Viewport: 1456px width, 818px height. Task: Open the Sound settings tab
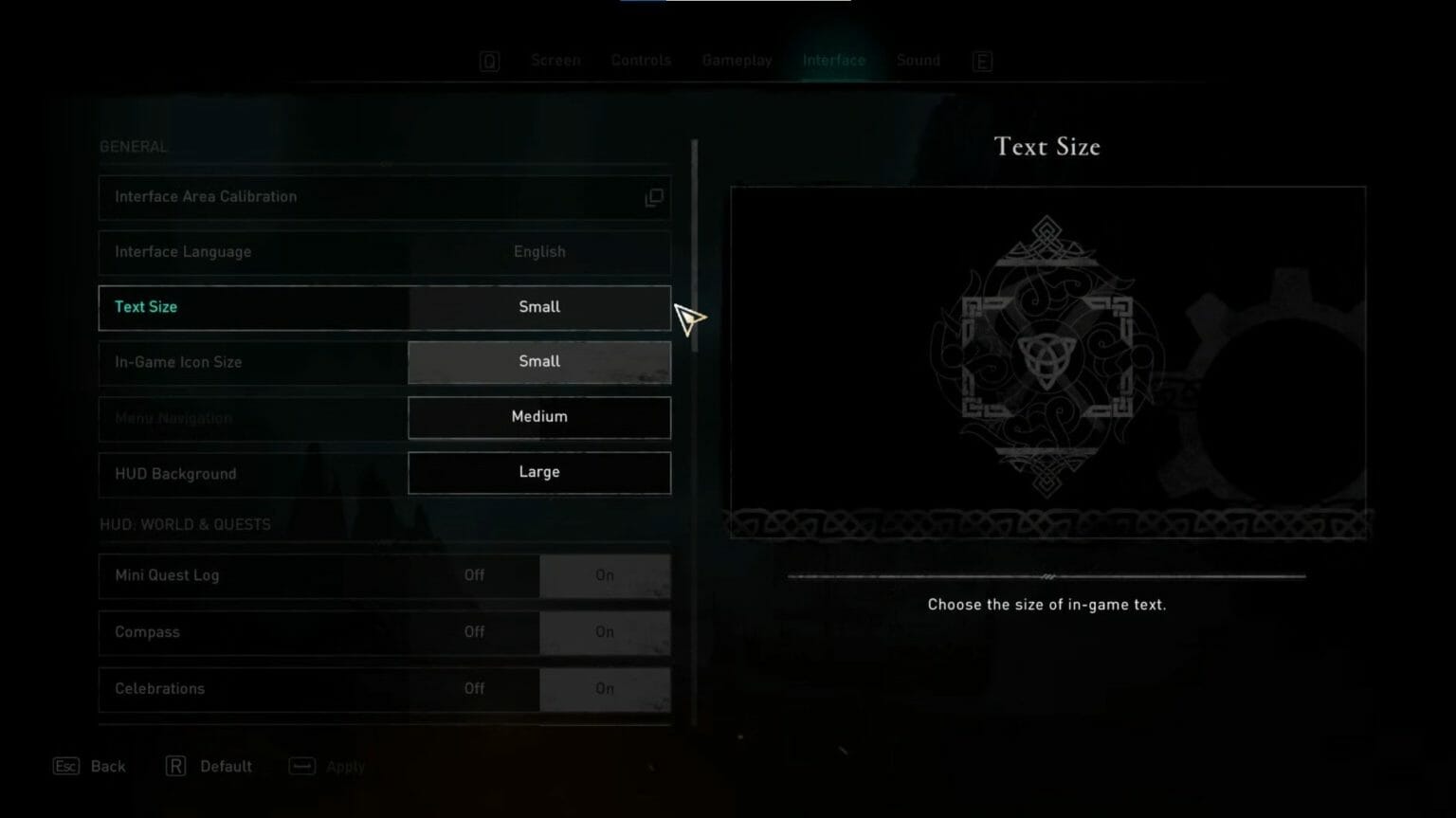[x=918, y=60]
